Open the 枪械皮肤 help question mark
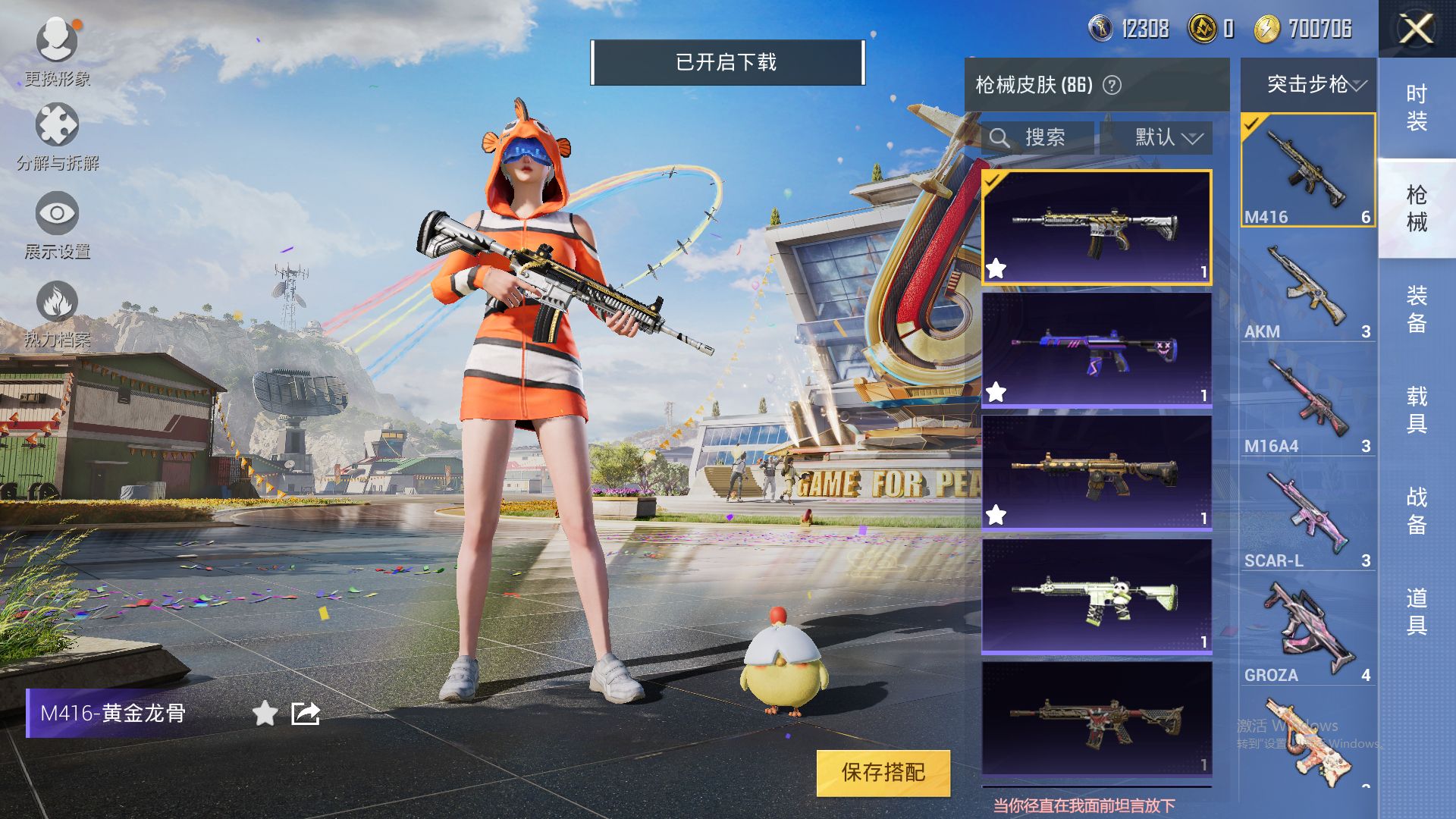1456x819 pixels. 1112,85
